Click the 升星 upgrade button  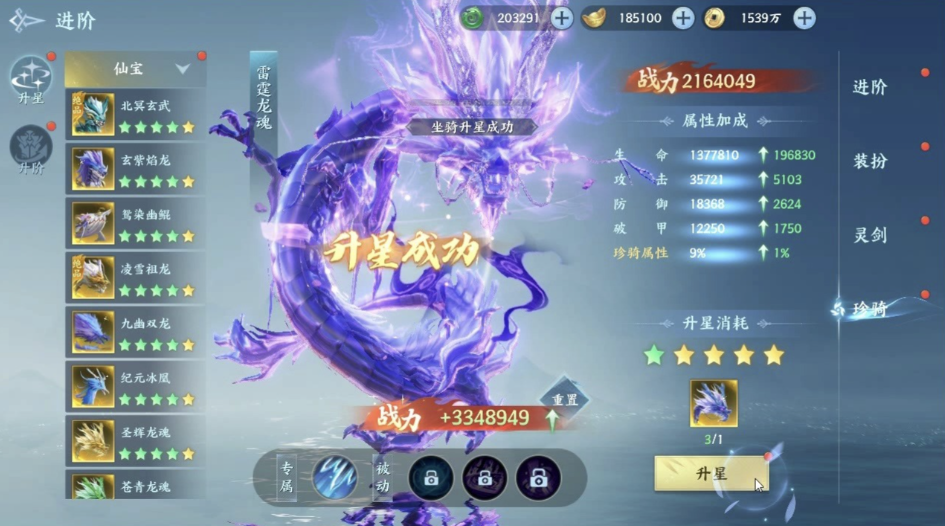click(x=711, y=473)
